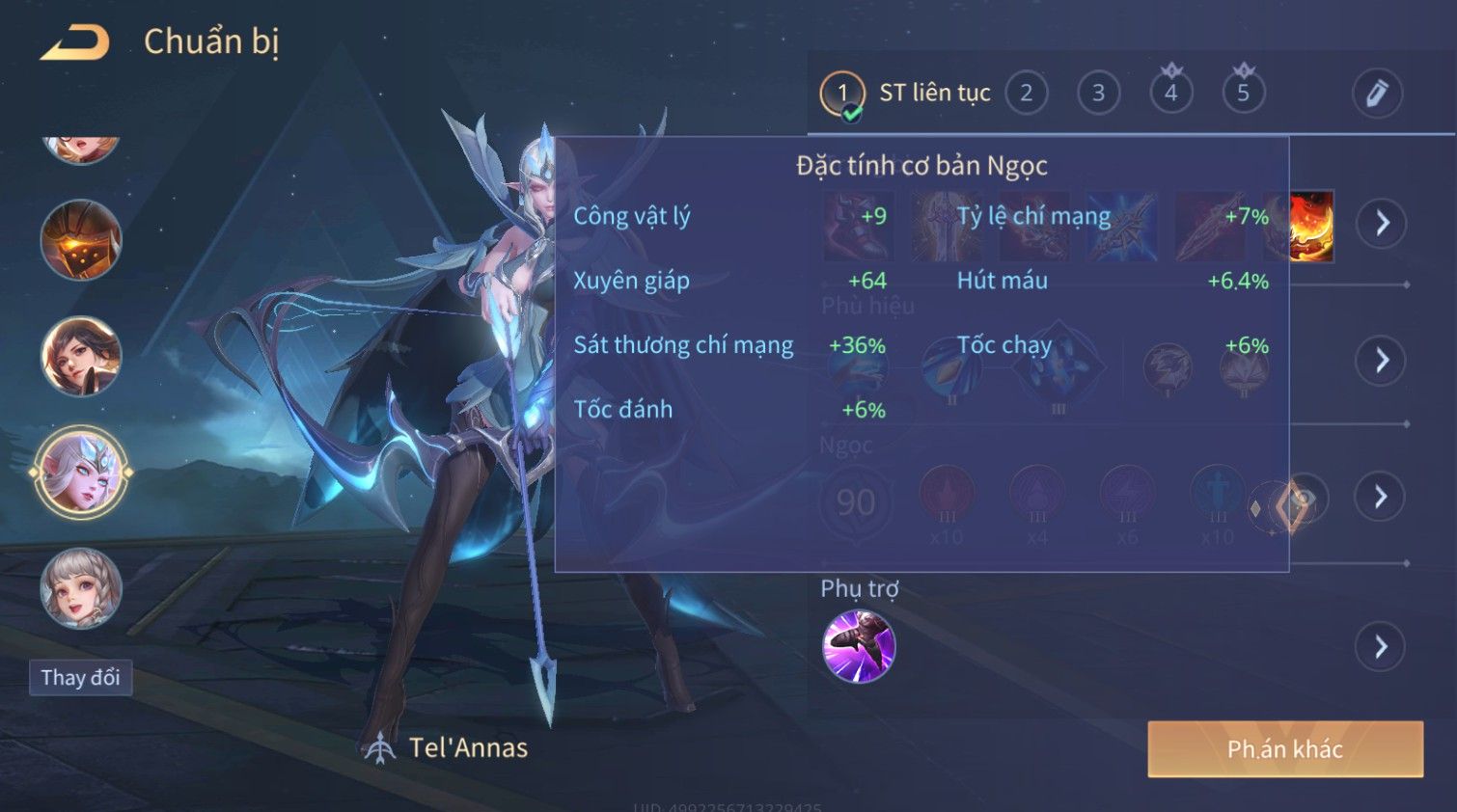Expand the Phù hiệu badge section
1457x812 pixels.
(1382, 361)
